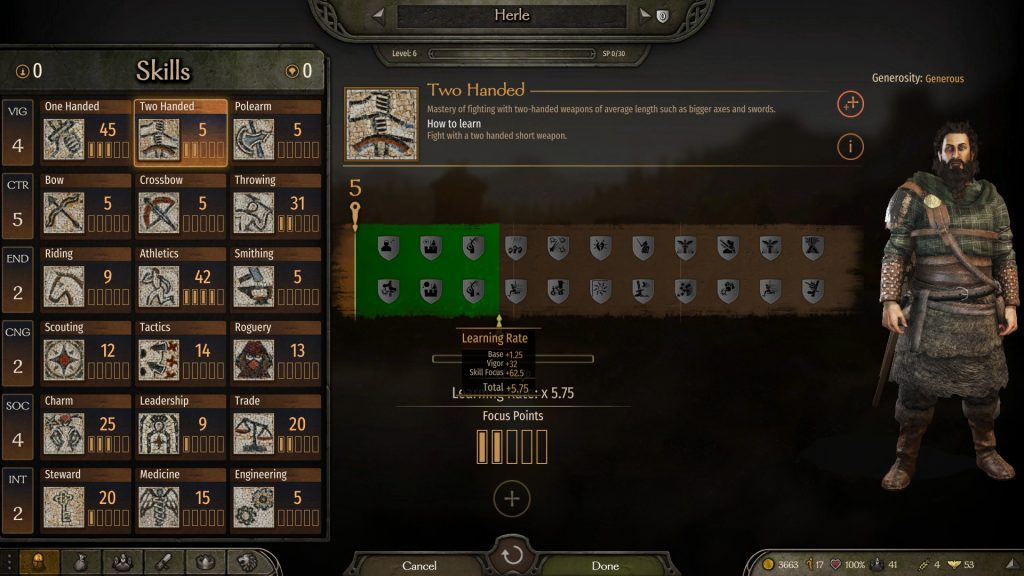Switch to the previous character arrow

(378, 16)
